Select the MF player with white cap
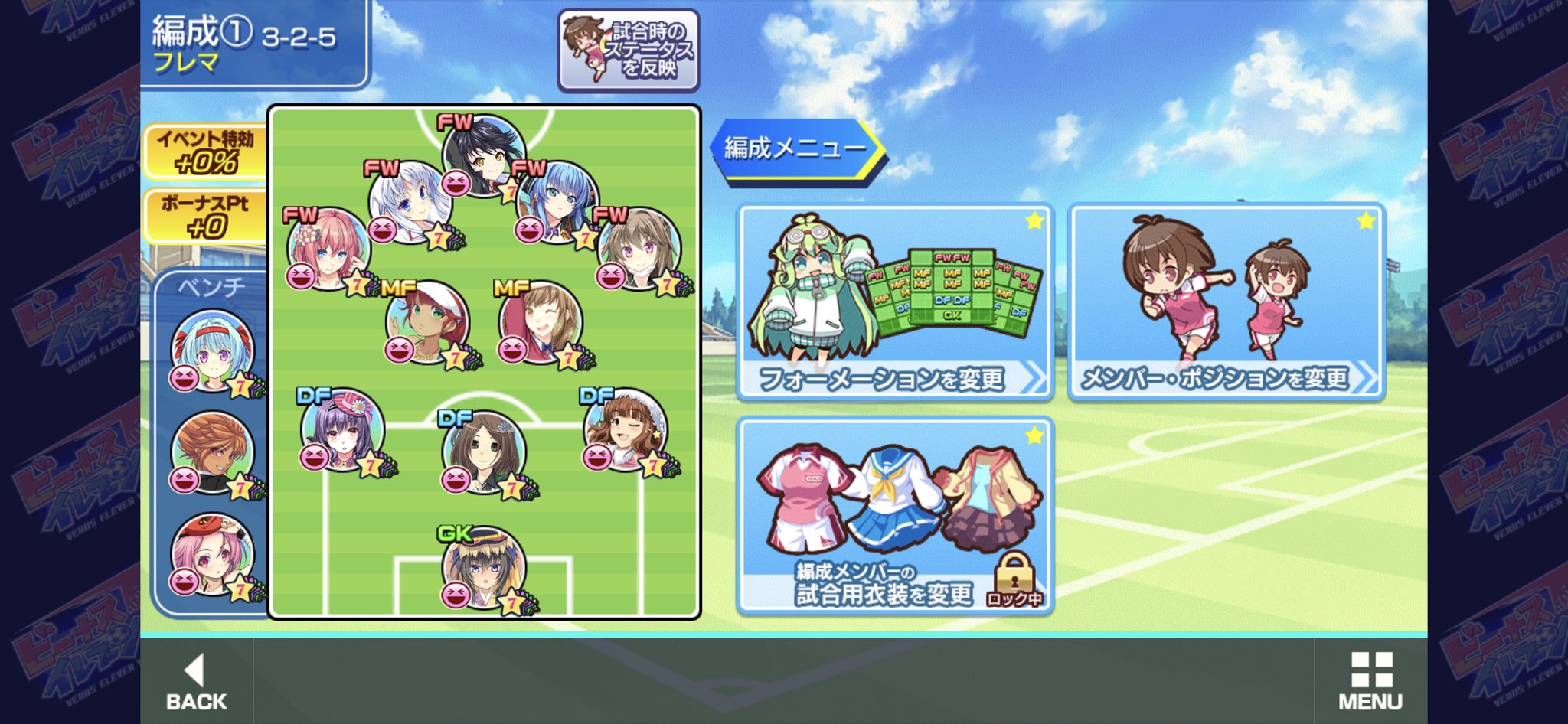 click(x=427, y=321)
